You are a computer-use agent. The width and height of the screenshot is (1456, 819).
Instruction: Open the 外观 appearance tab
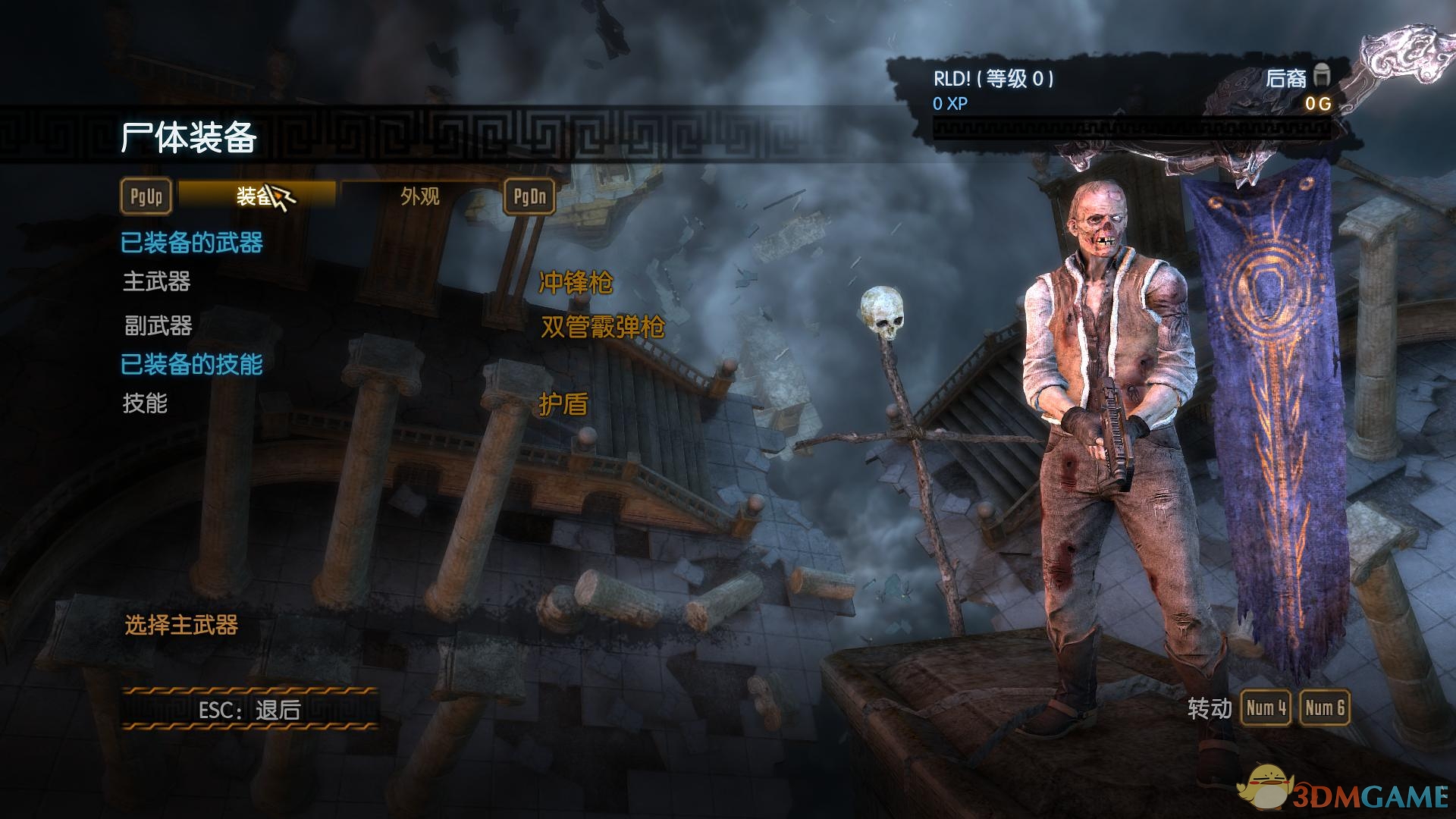pyautogui.click(x=420, y=196)
